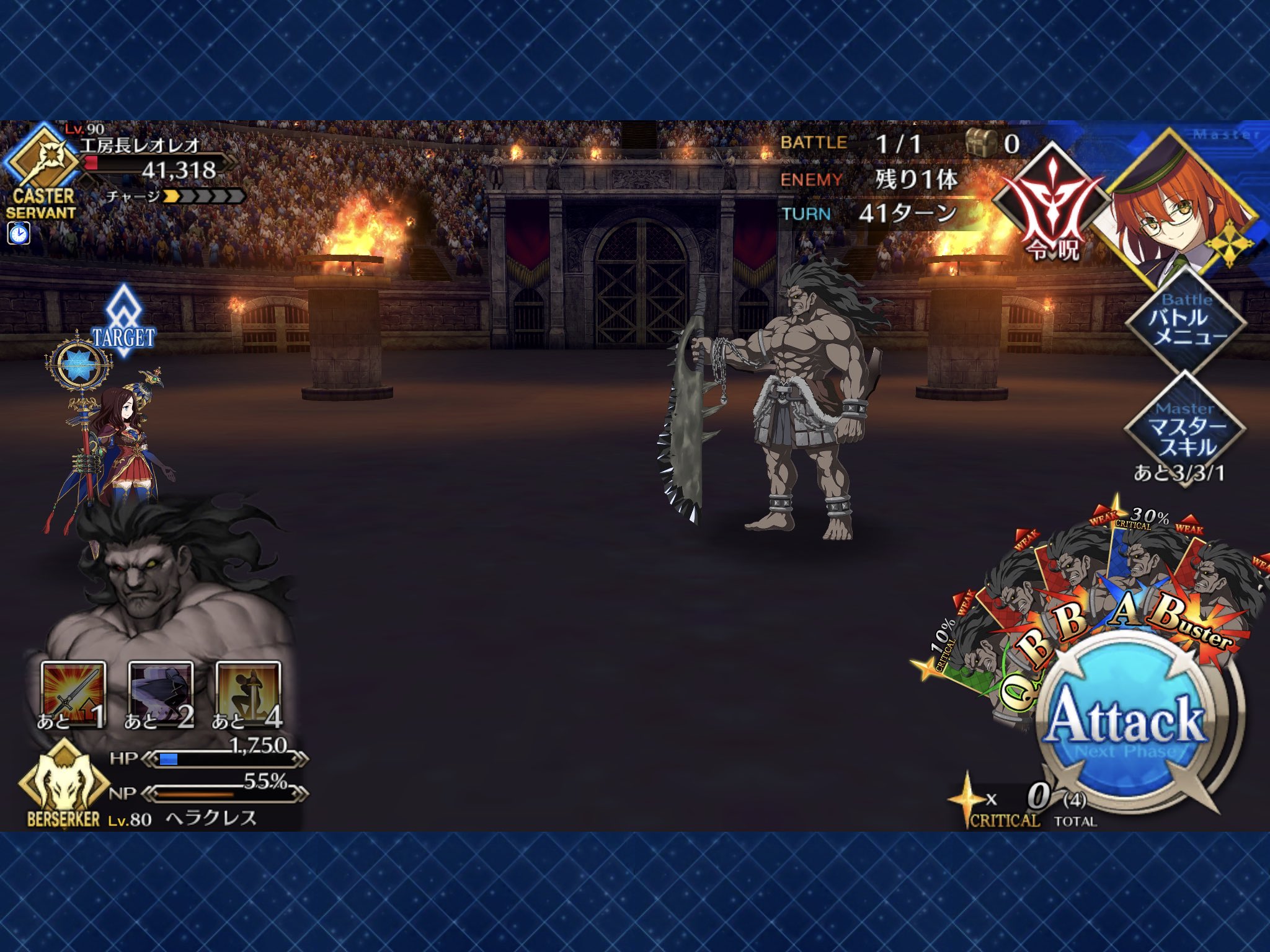Activate Heracles' sword burst skill icon
The image size is (1270, 952).
pos(73,695)
